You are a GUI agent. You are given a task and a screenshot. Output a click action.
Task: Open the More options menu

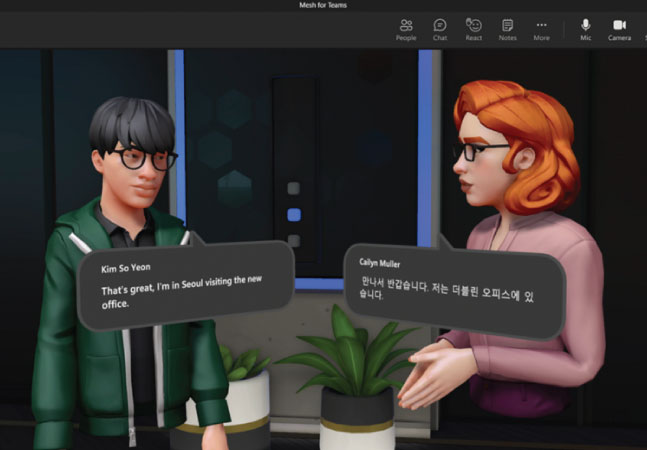coord(541,28)
